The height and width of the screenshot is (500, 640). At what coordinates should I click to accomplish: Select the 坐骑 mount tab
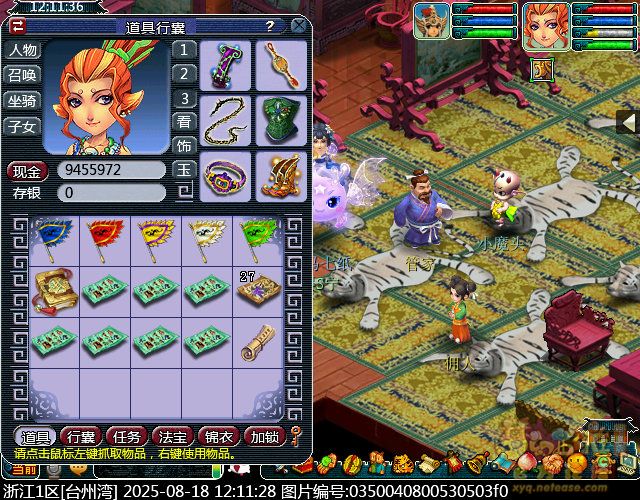[x=22, y=101]
